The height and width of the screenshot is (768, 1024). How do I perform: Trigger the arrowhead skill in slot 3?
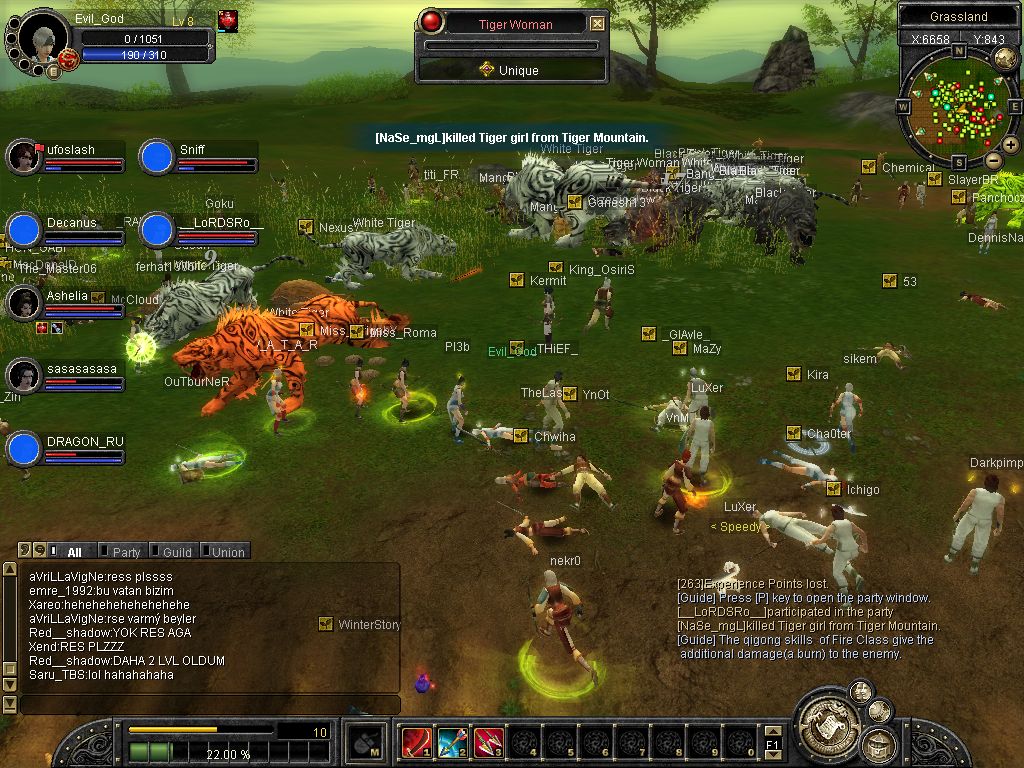click(x=488, y=742)
